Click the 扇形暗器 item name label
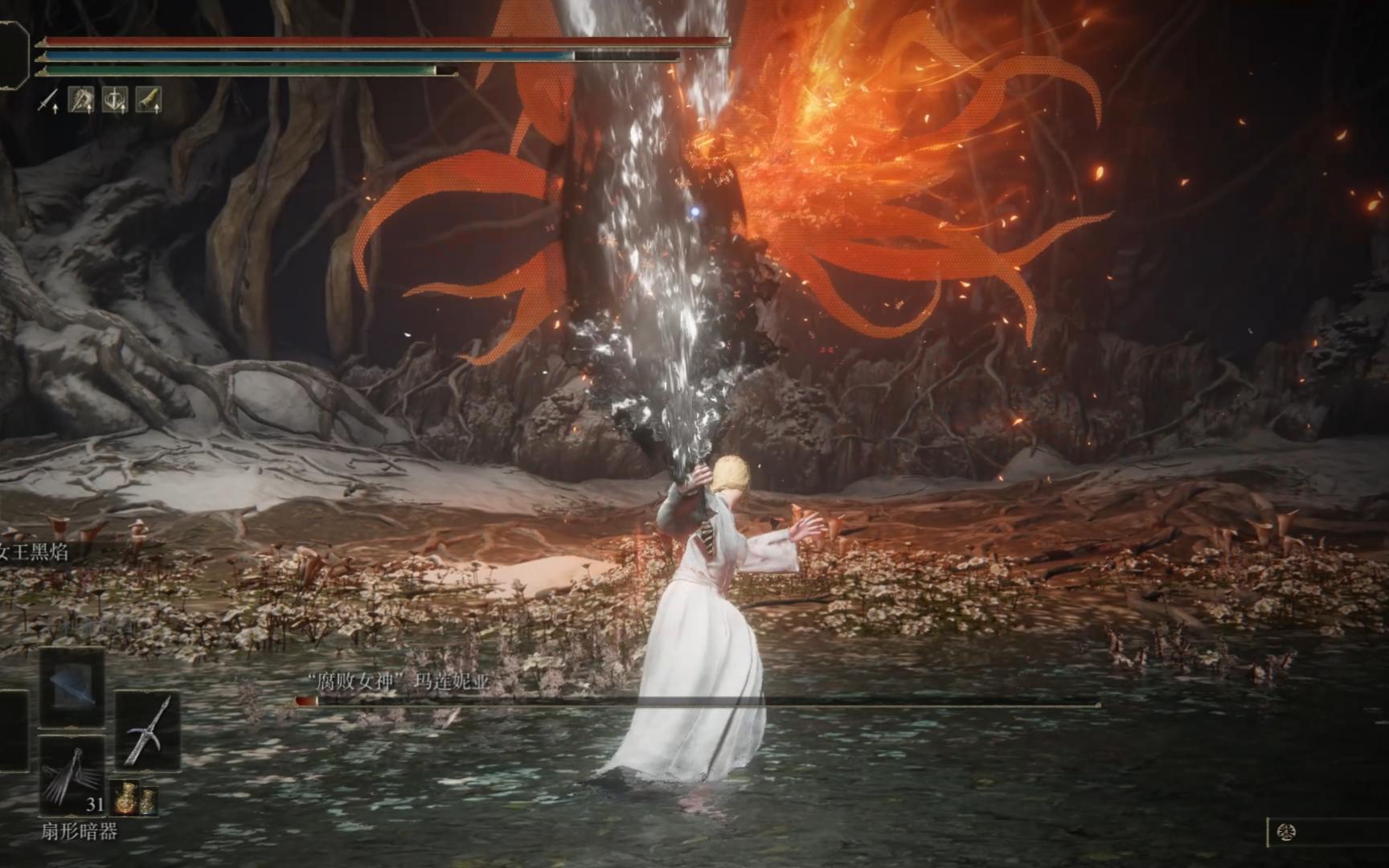The image size is (1389, 868). tap(79, 829)
